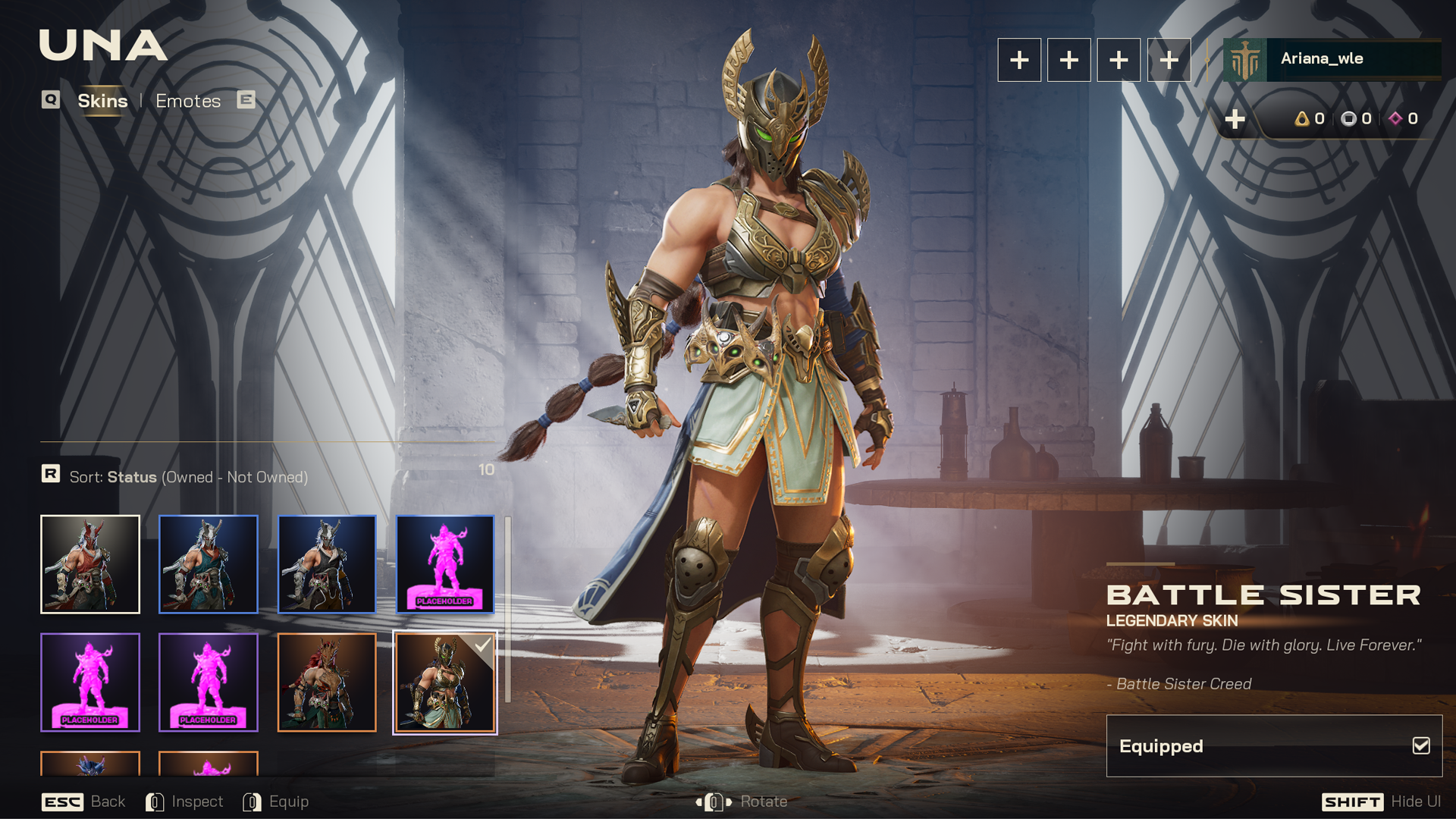
Task: Click the Equipped button
Action: point(1274,746)
